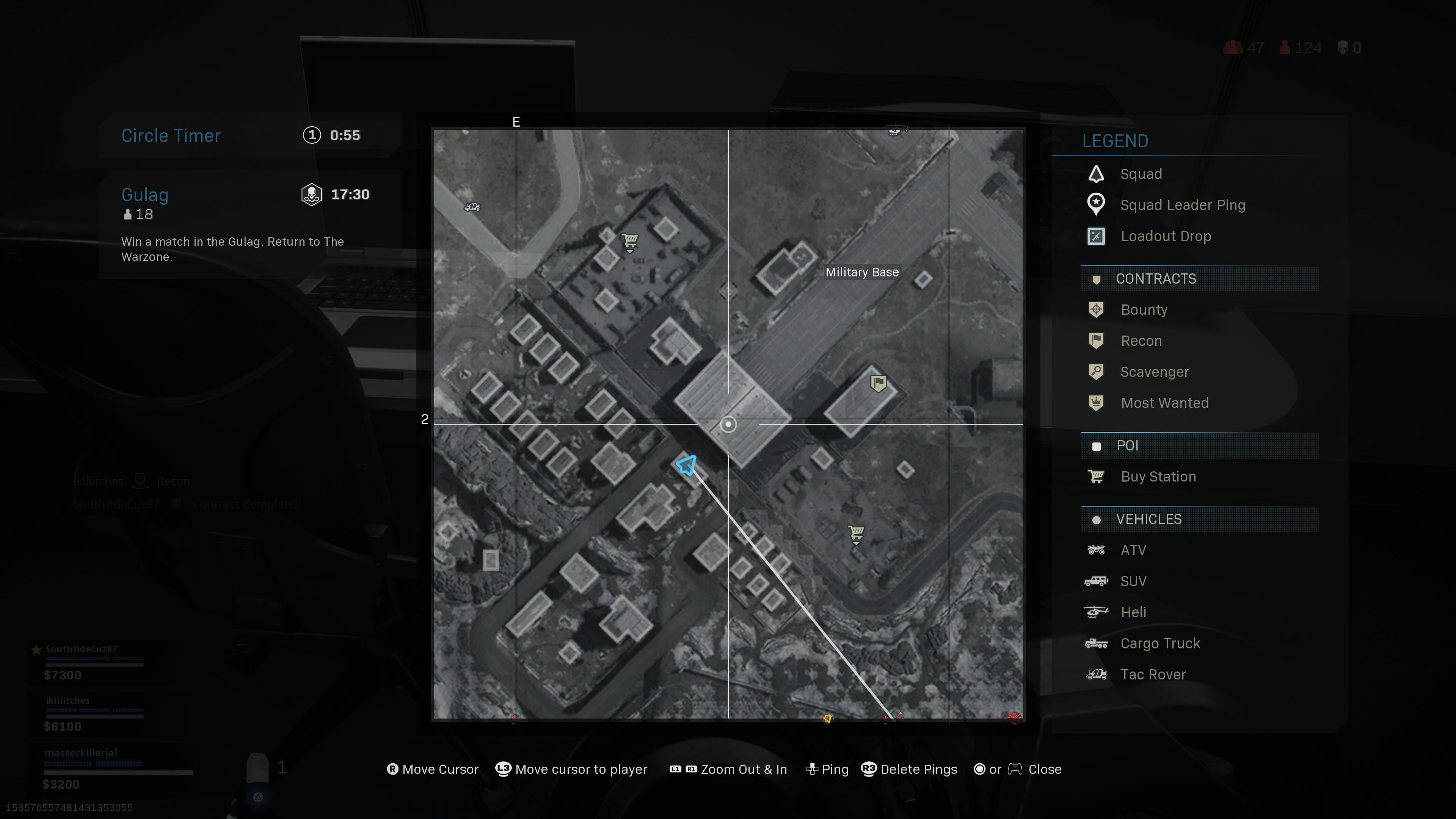Pick the Cargo Truck legend entry
1456x819 pixels.
click(1160, 643)
